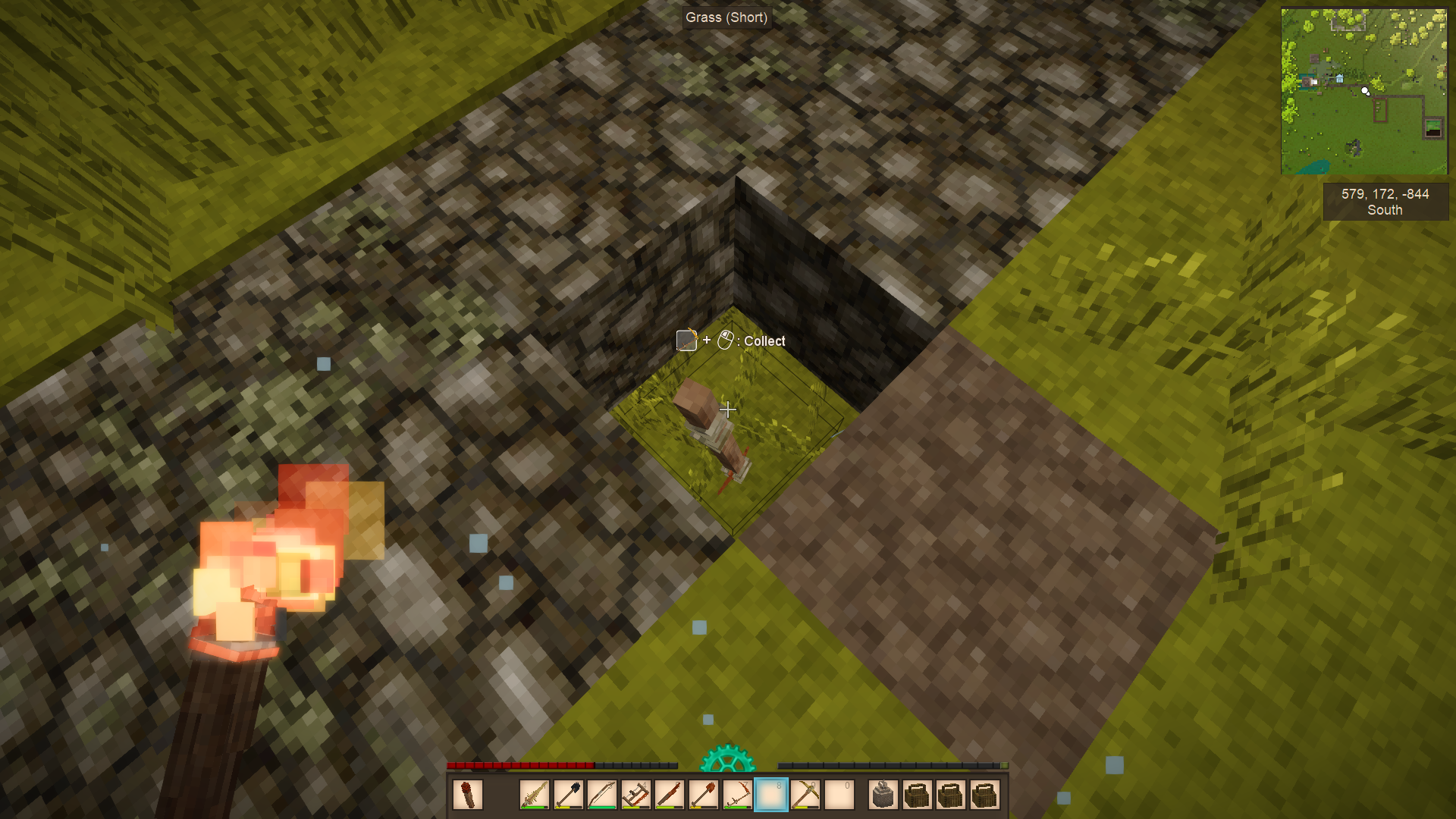
Task: Pick the copper-bladed knife hotbar slot
Action: [x=670, y=795]
